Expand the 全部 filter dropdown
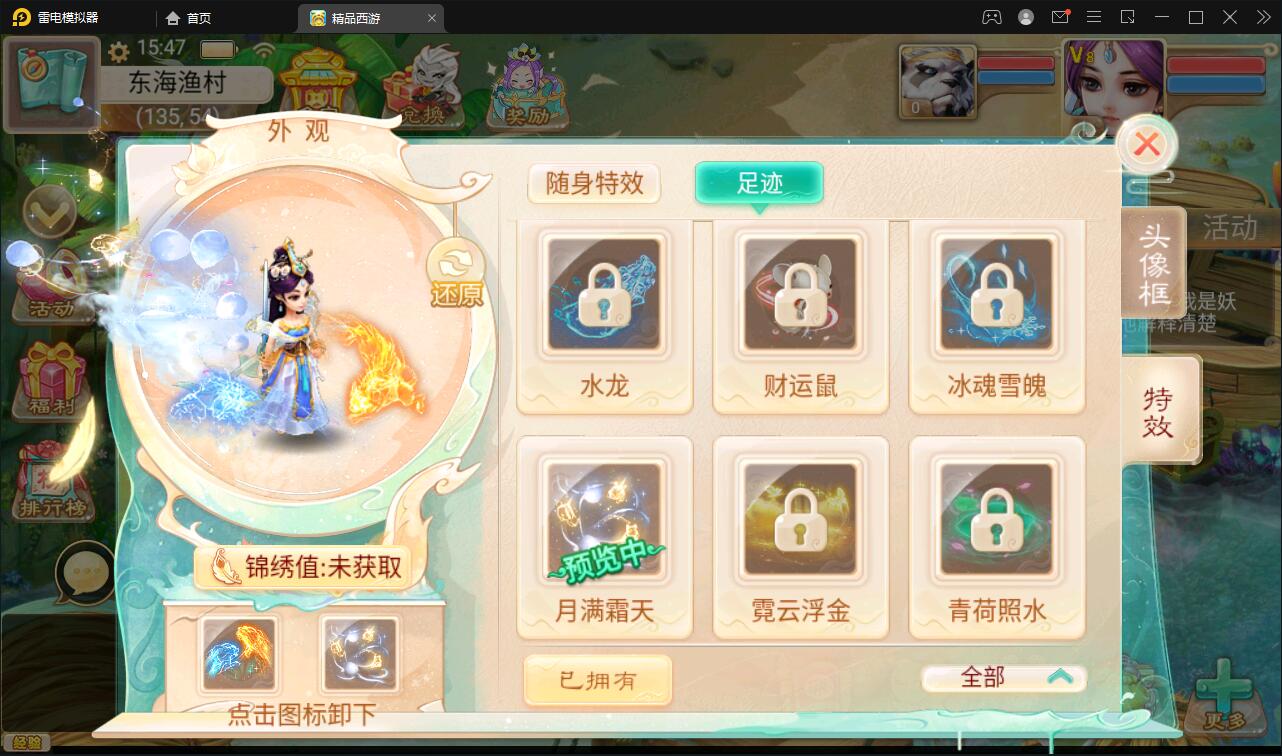1282x756 pixels. (x=1003, y=677)
